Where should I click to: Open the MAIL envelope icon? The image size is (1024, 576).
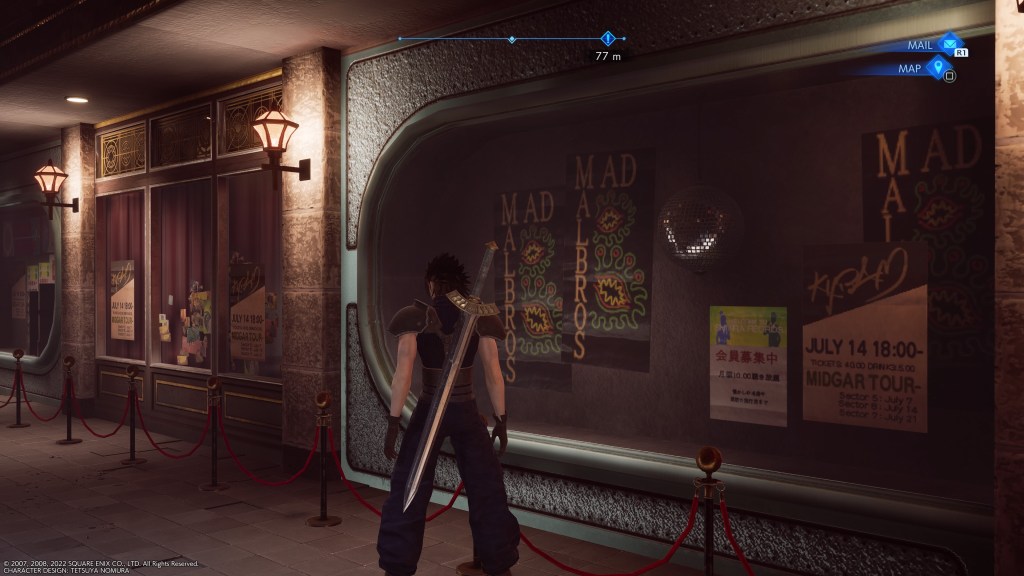947,44
